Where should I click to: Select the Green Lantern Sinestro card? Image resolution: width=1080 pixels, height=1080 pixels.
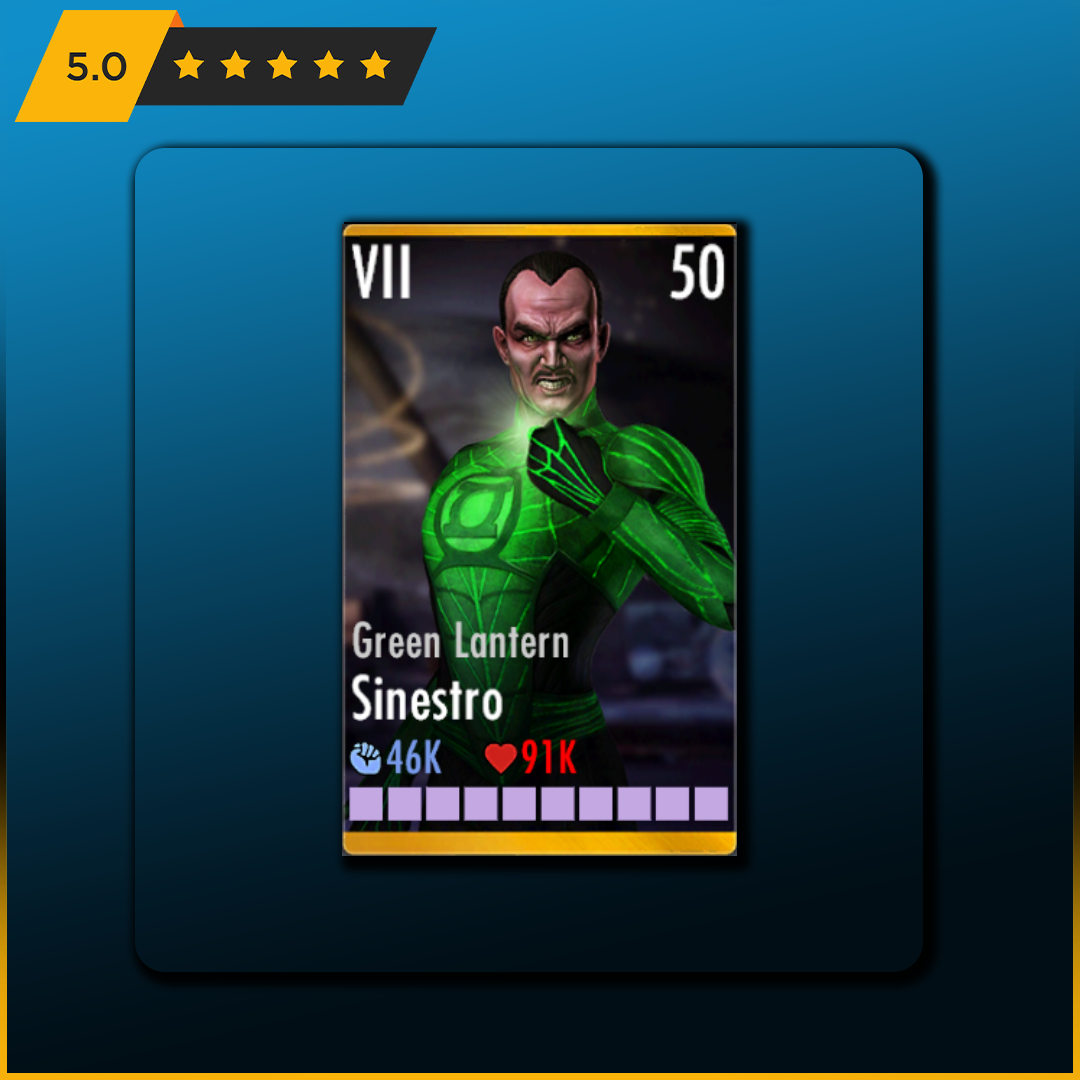pyautogui.click(x=539, y=539)
